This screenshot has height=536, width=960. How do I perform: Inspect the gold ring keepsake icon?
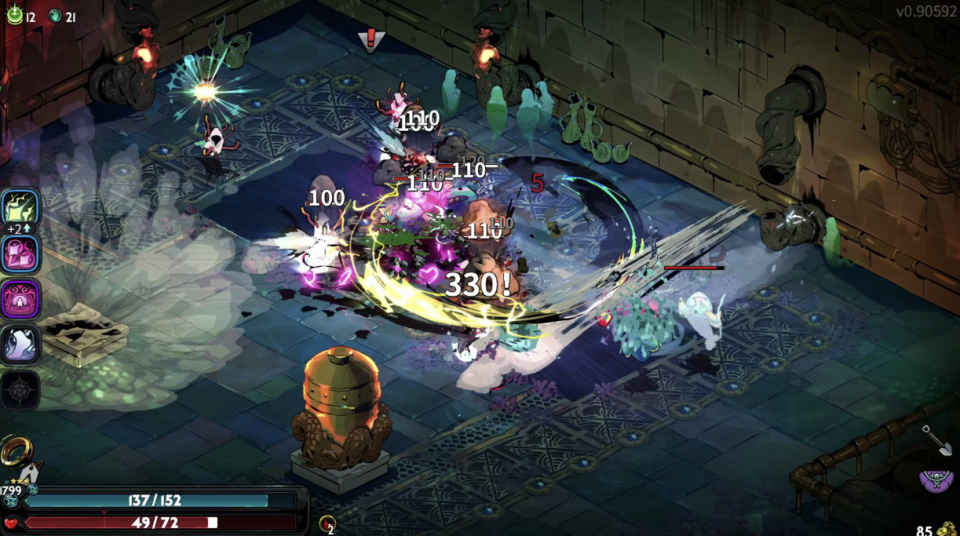17,453
